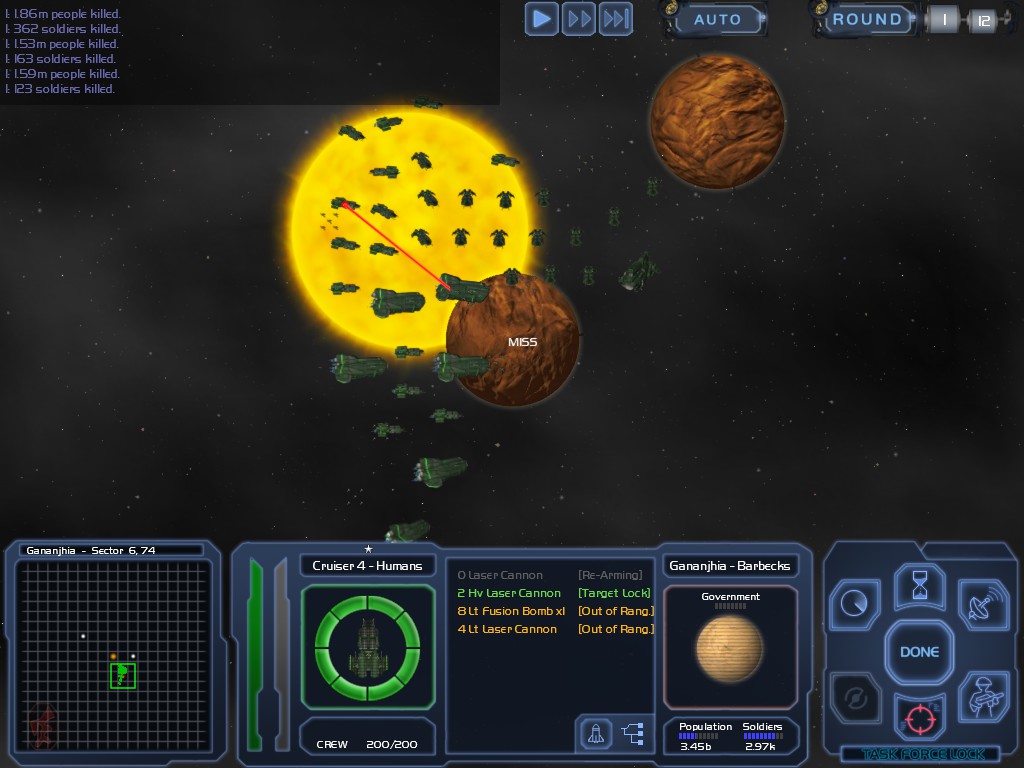Select the soldier ground assault command

pyautogui.click(x=982, y=697)
